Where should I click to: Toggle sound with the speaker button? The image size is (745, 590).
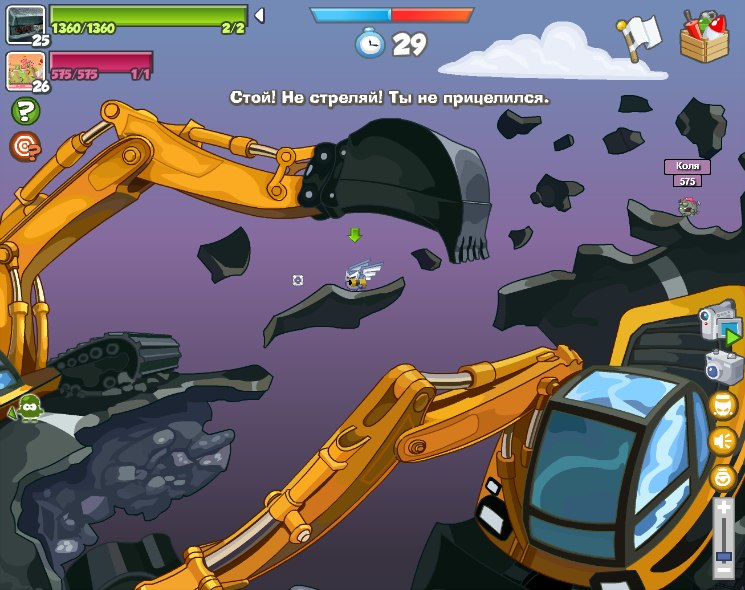(722, 440)
